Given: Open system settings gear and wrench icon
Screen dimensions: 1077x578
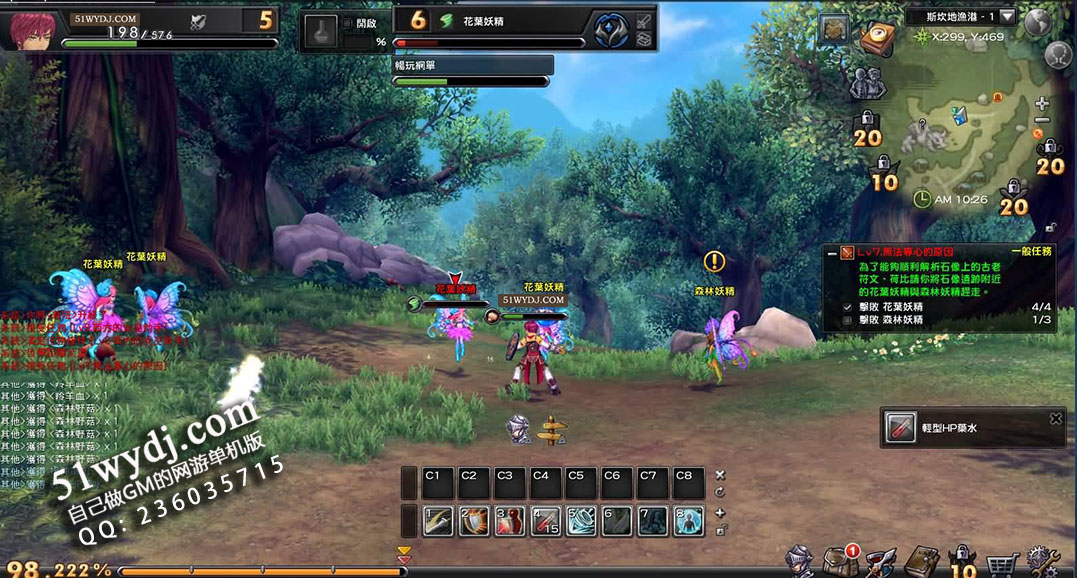Looking at the screenshot, I should point(1042,562).
